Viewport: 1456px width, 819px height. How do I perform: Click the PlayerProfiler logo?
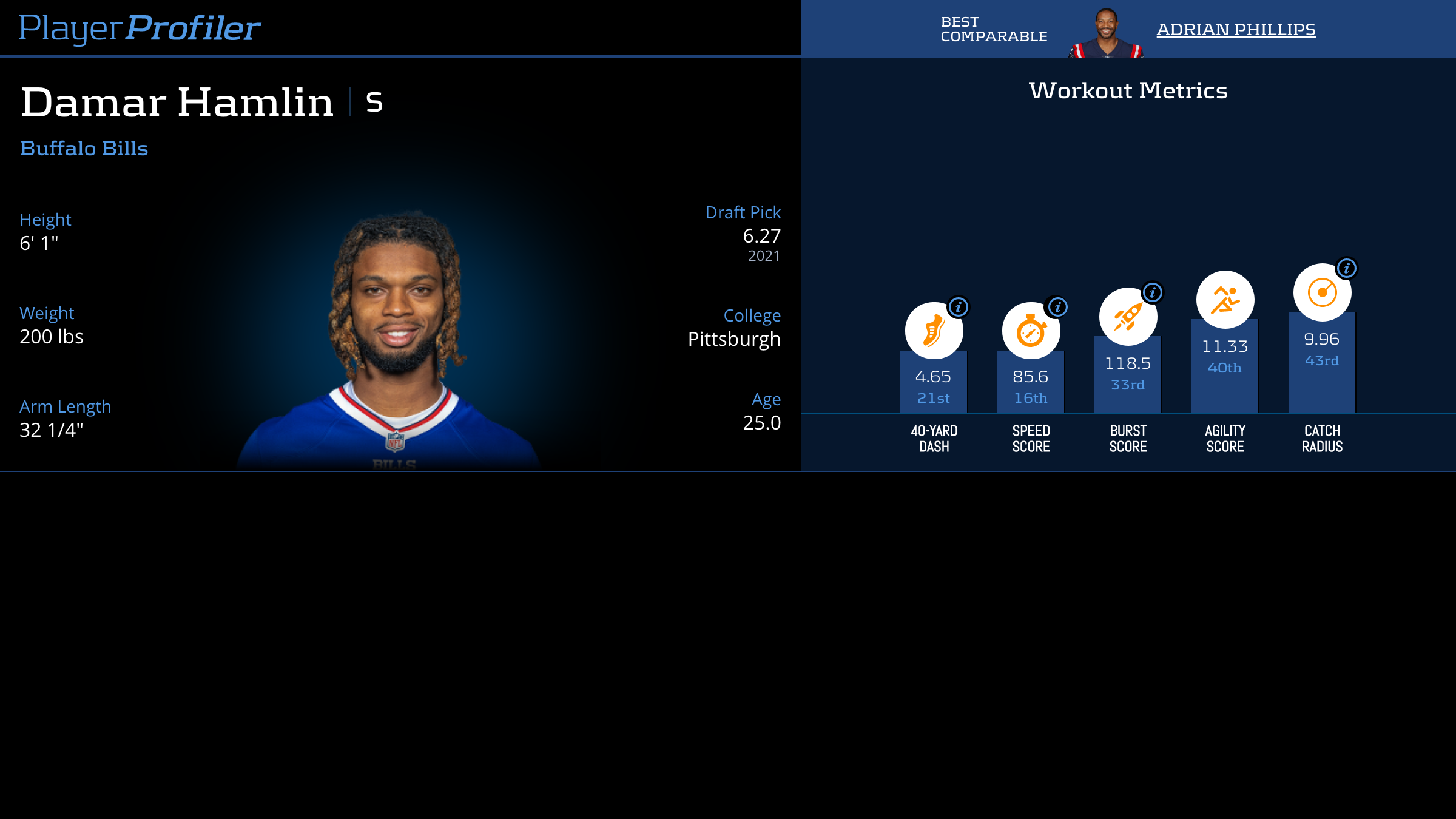[x=140, y=28]
